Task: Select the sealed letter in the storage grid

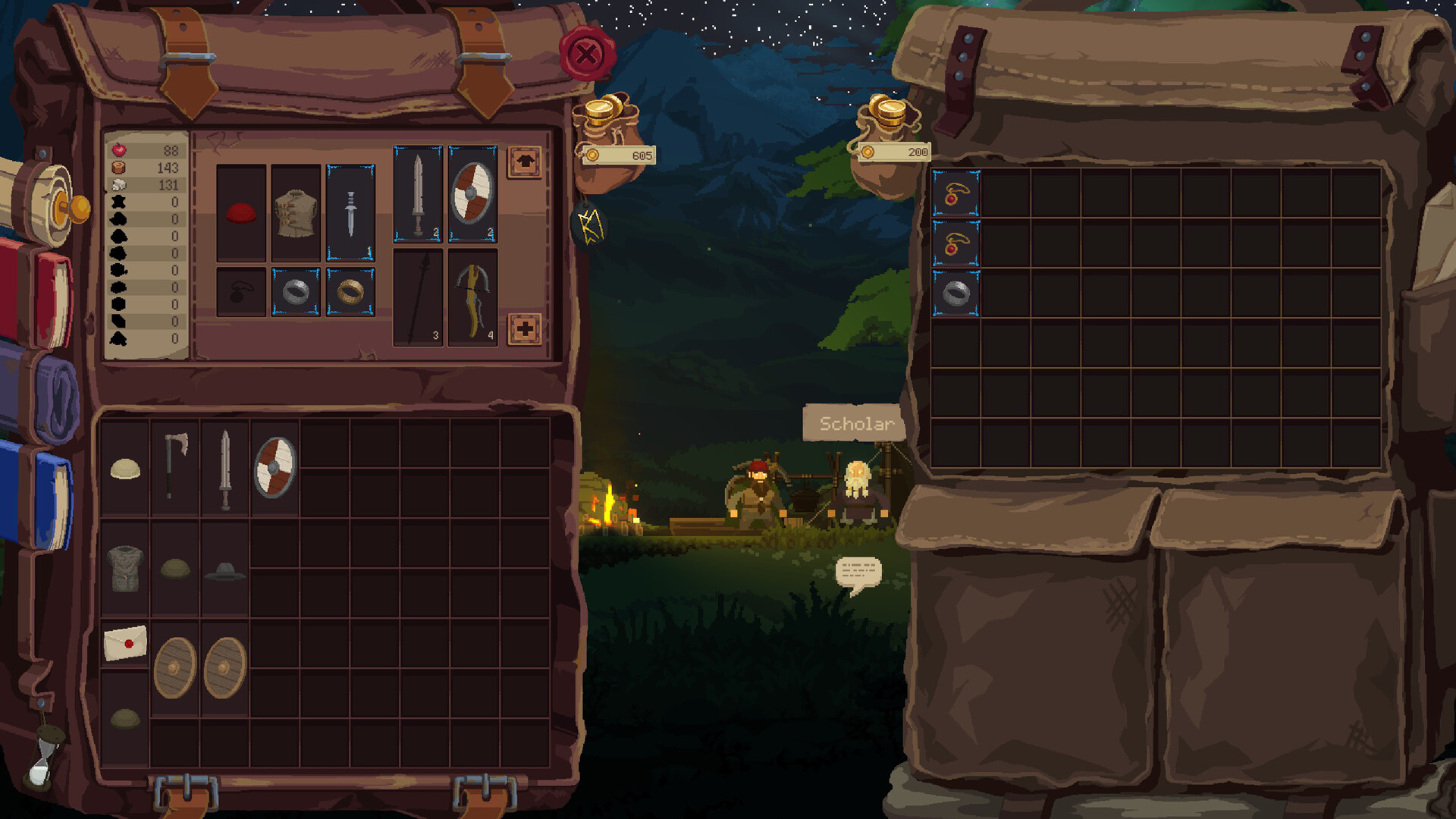Action: click(124, 641)
